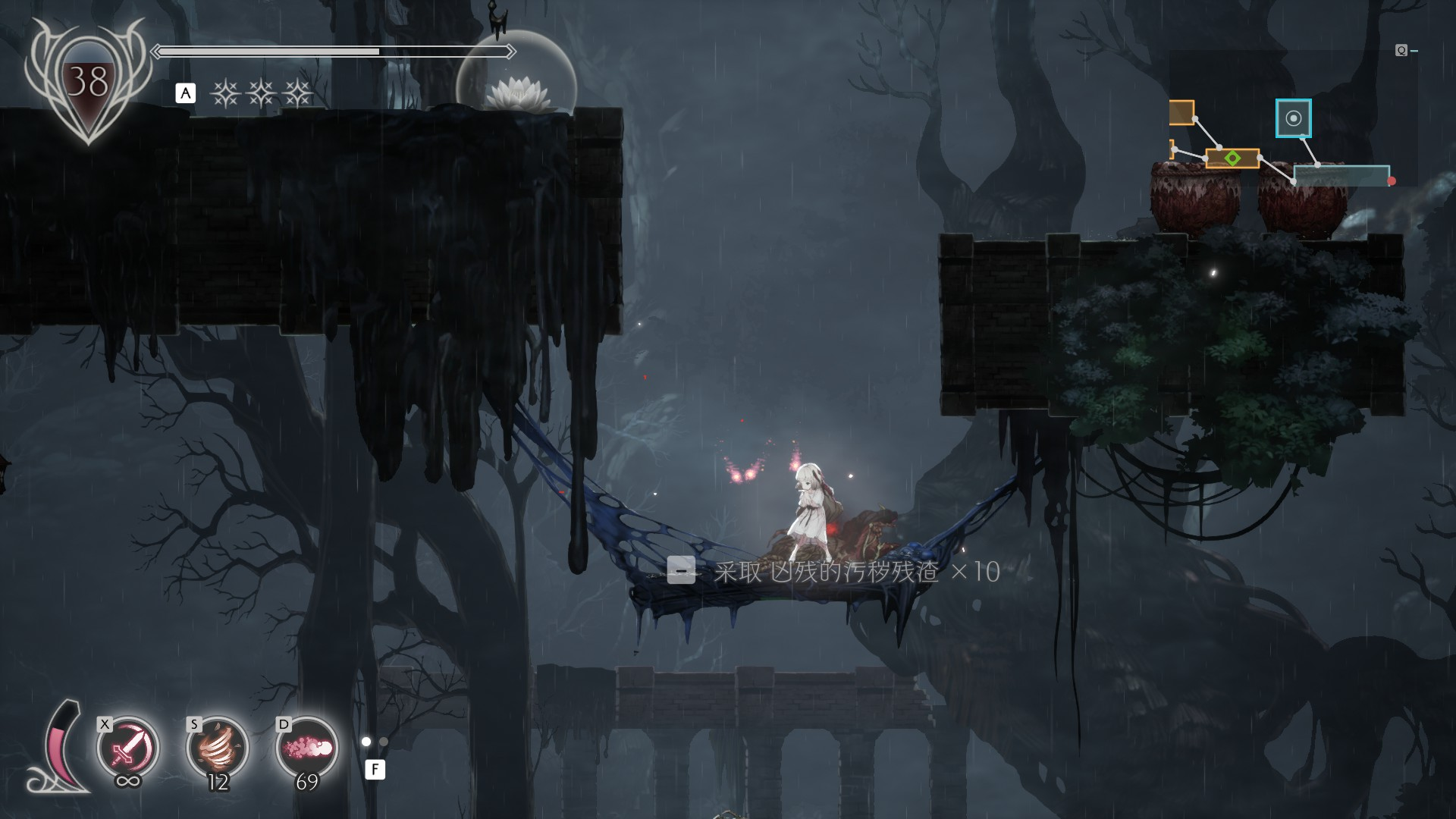This screenshot has height=819, width=1456.
Task: Activate the whirlwind skill with 12 uses
Action: pos(217,748)
